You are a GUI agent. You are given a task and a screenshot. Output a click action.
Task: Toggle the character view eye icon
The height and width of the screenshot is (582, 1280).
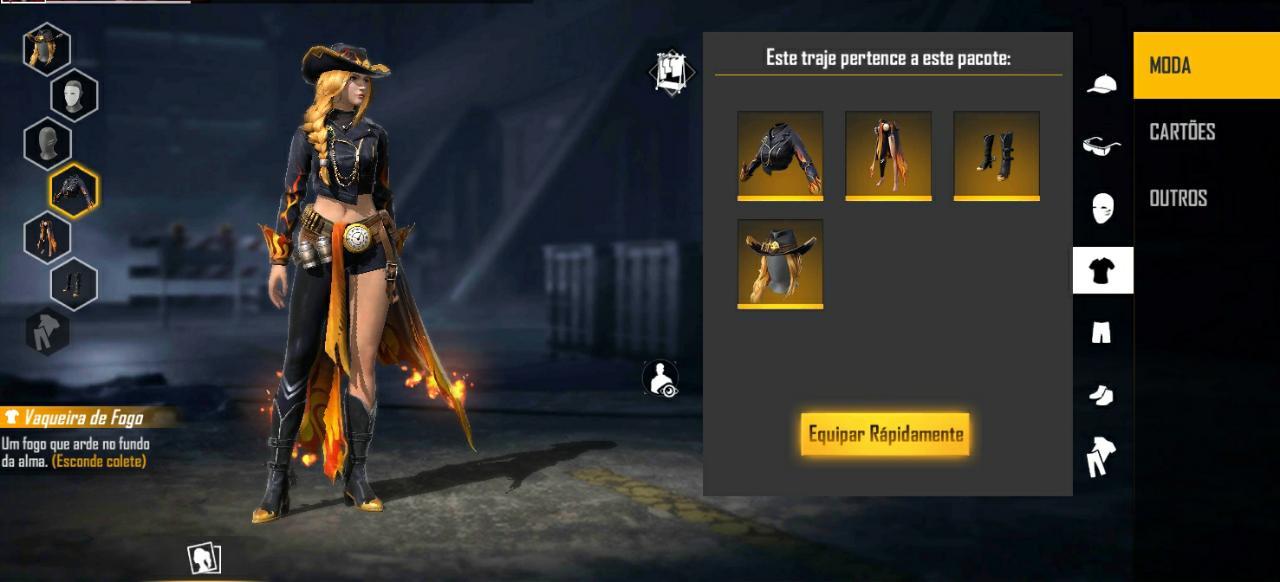coord(661,379)
